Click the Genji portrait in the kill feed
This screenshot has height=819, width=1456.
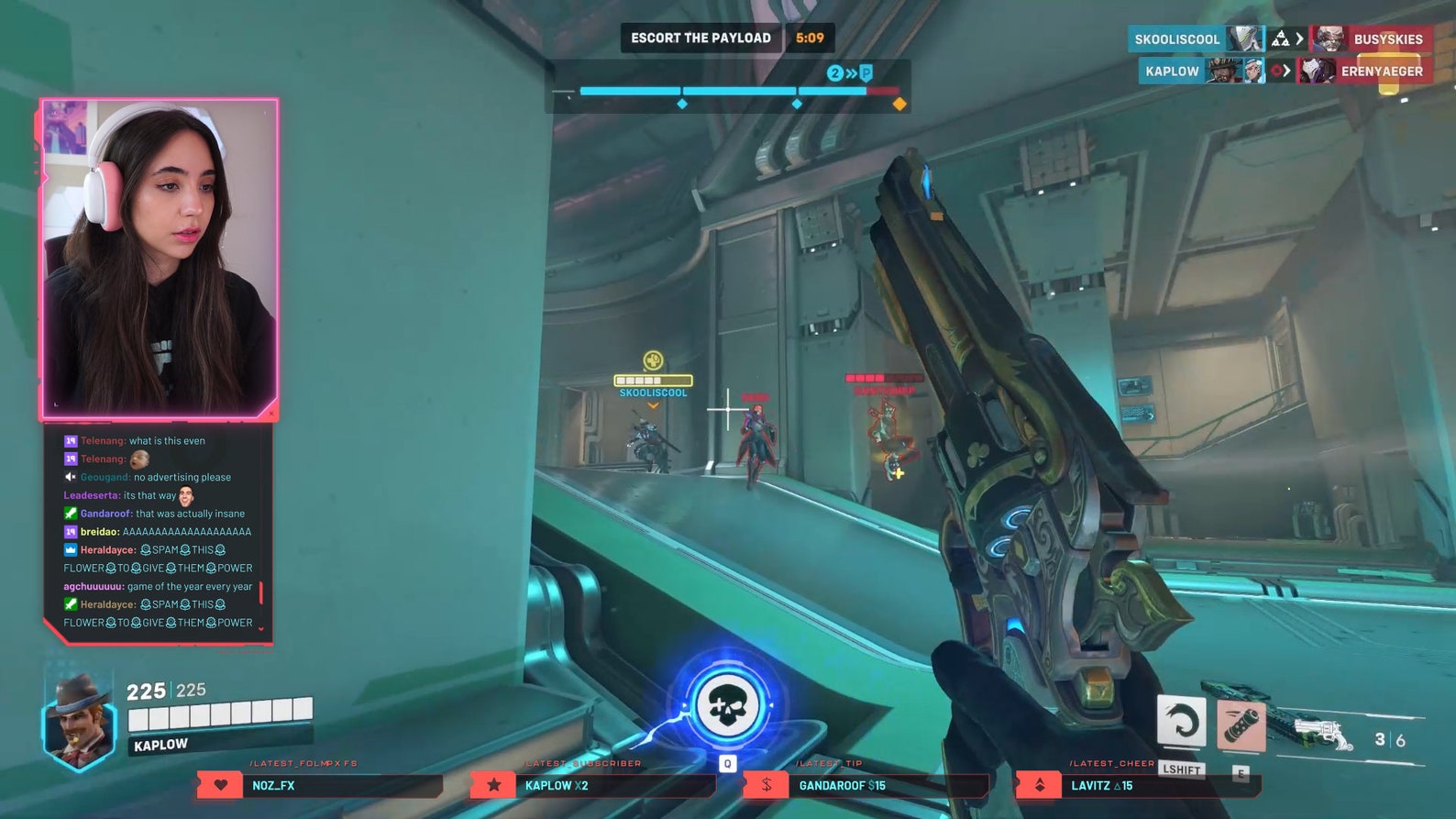1245,39
